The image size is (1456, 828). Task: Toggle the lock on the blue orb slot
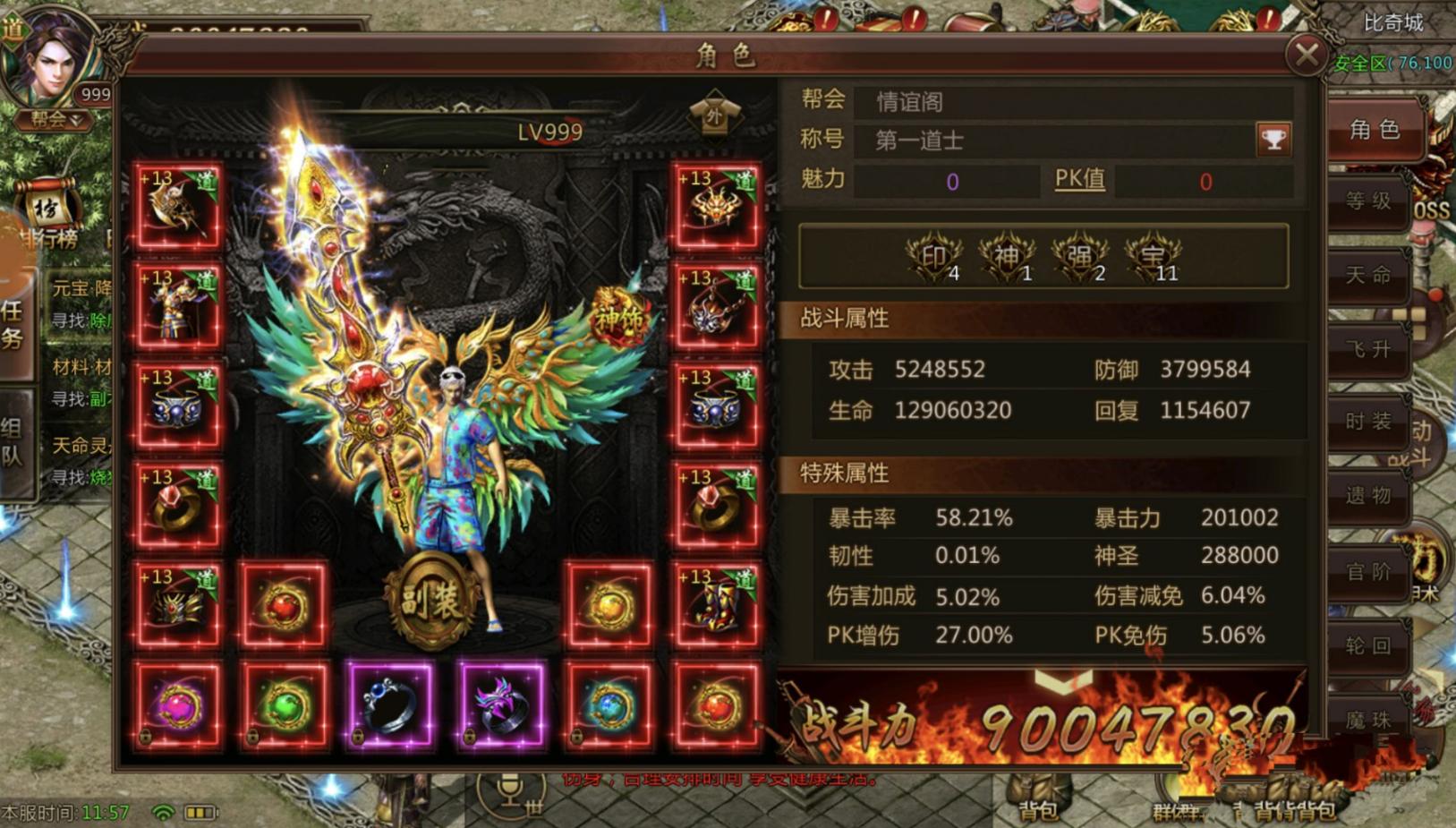[578, 737]
